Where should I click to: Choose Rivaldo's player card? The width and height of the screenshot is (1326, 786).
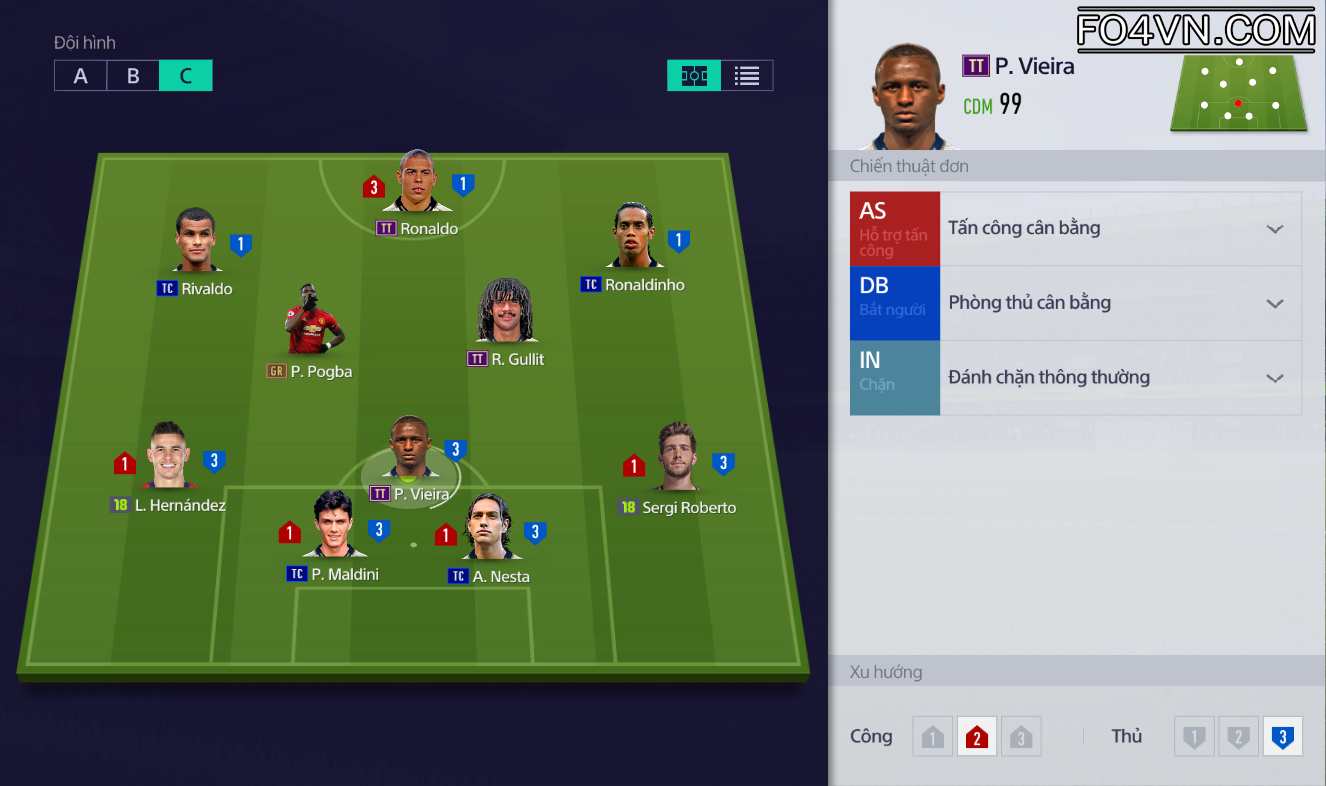point(195,243)
